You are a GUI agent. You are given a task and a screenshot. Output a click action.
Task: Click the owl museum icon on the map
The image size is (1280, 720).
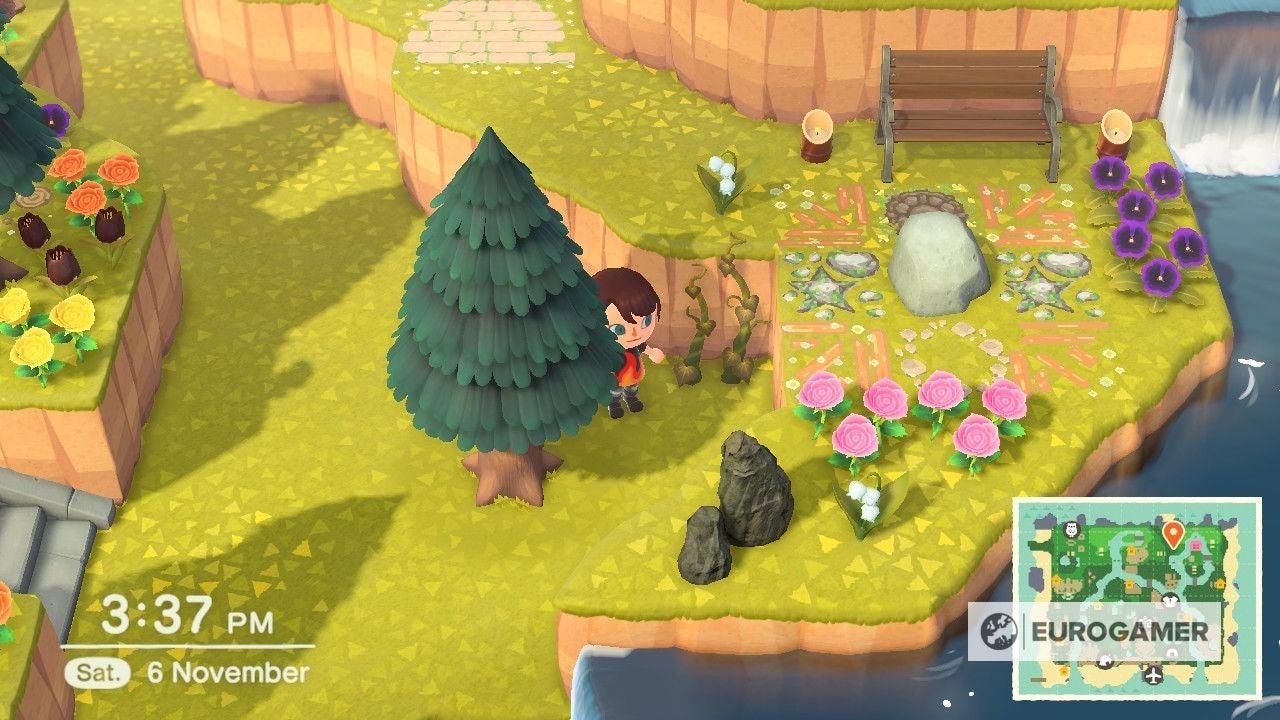pos(1071,530)
